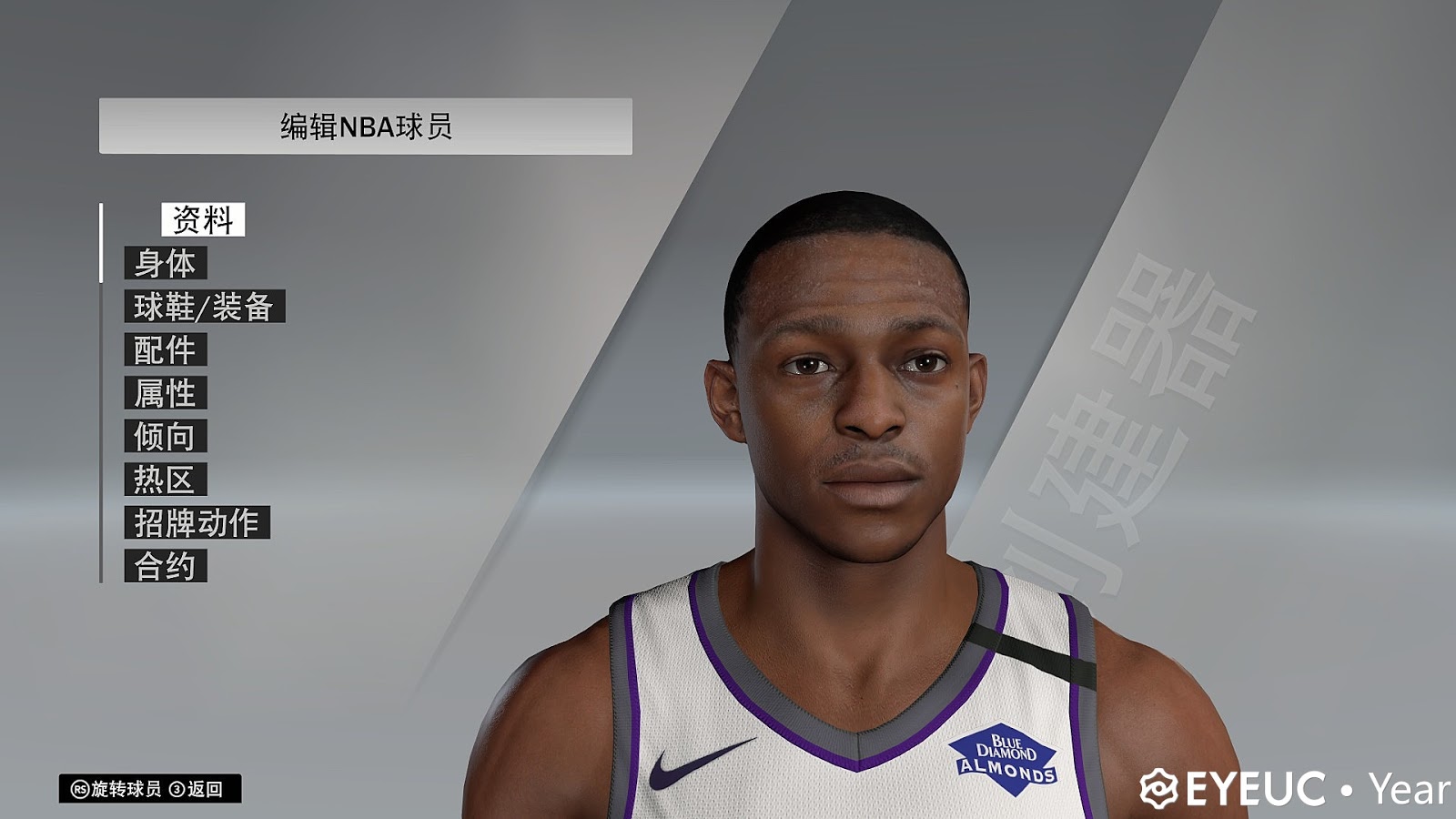
Task: Expand the player edit sidebar list
Action: (182, 391)
